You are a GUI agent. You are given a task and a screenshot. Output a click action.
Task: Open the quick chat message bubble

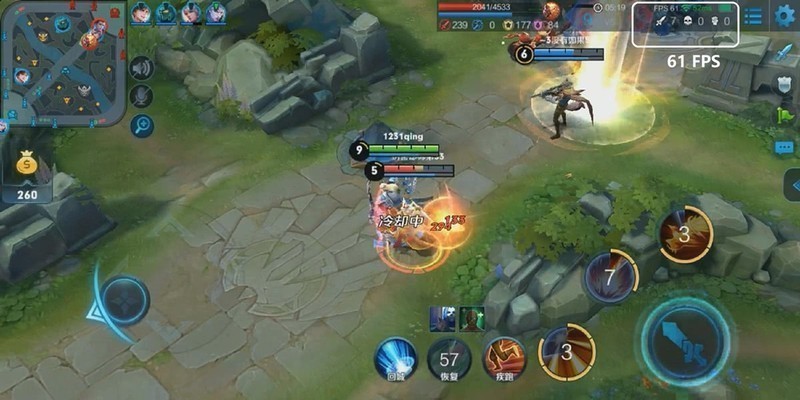(785, 147)
